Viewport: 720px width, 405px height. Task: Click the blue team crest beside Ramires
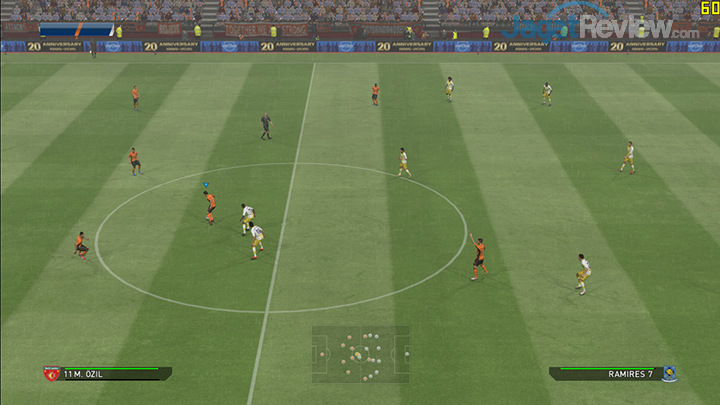(669, 374)
